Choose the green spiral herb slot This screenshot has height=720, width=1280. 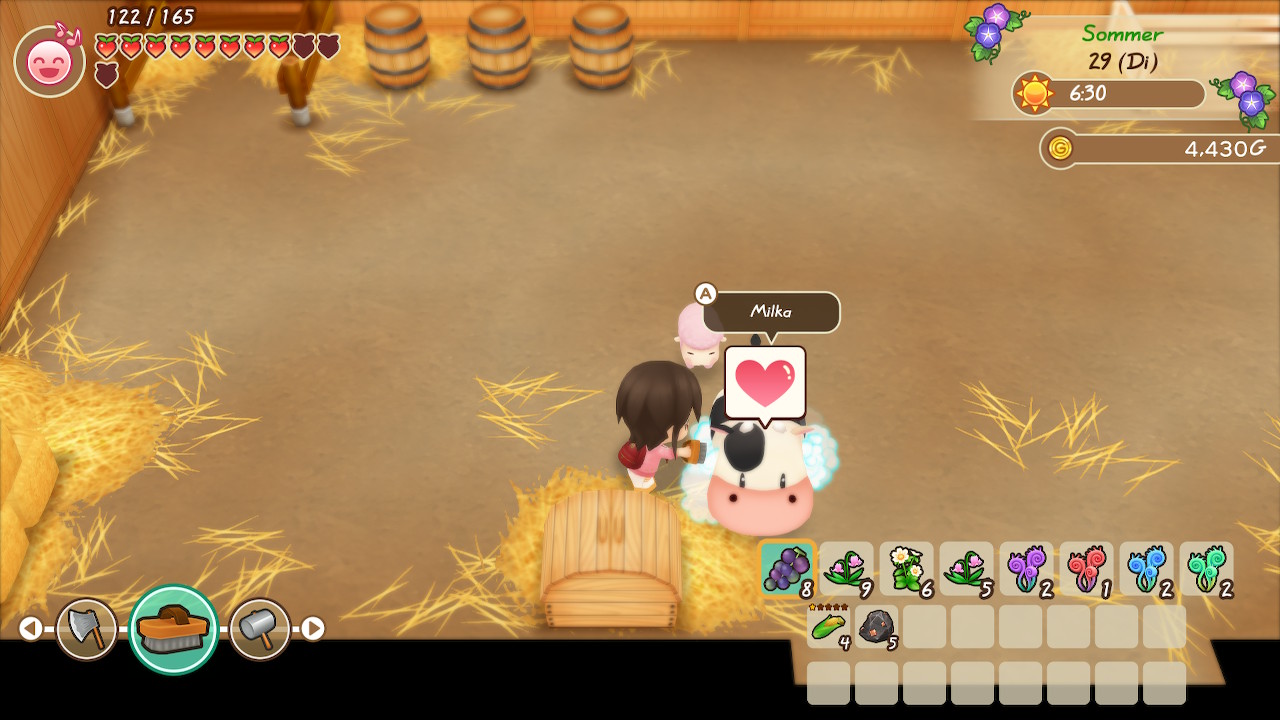1206,569
